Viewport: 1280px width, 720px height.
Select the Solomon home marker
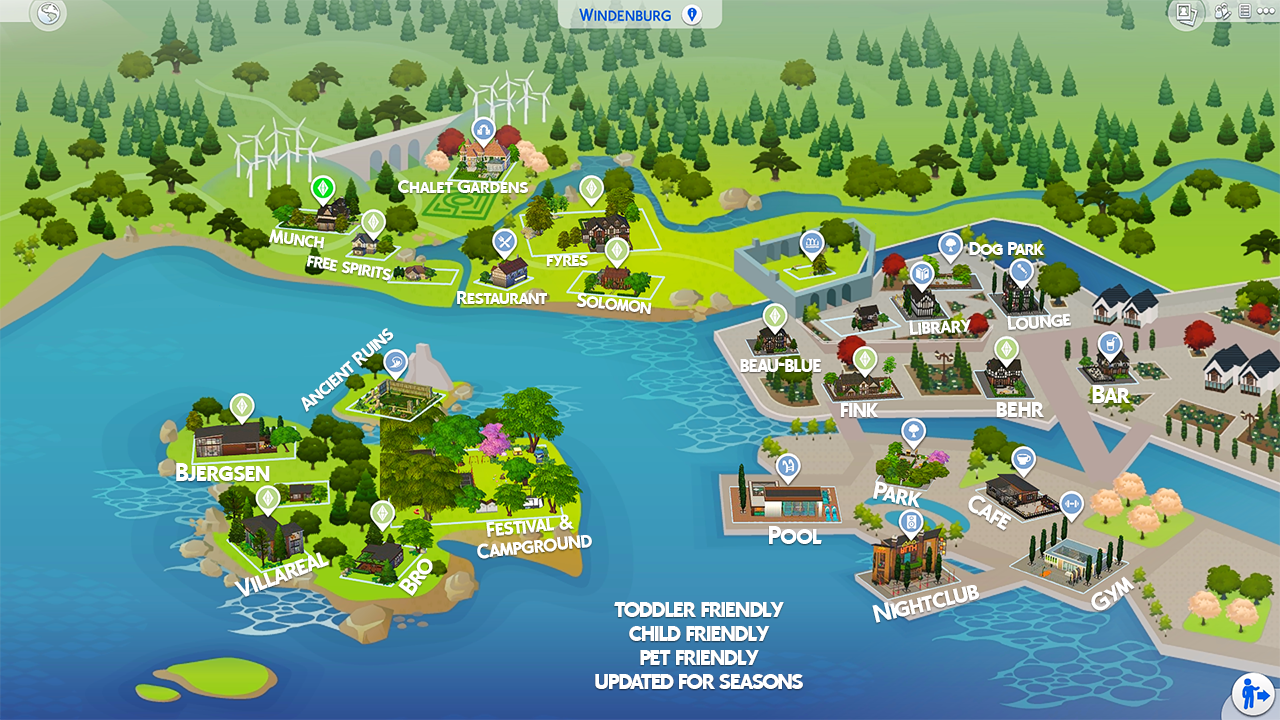[616, 249]
